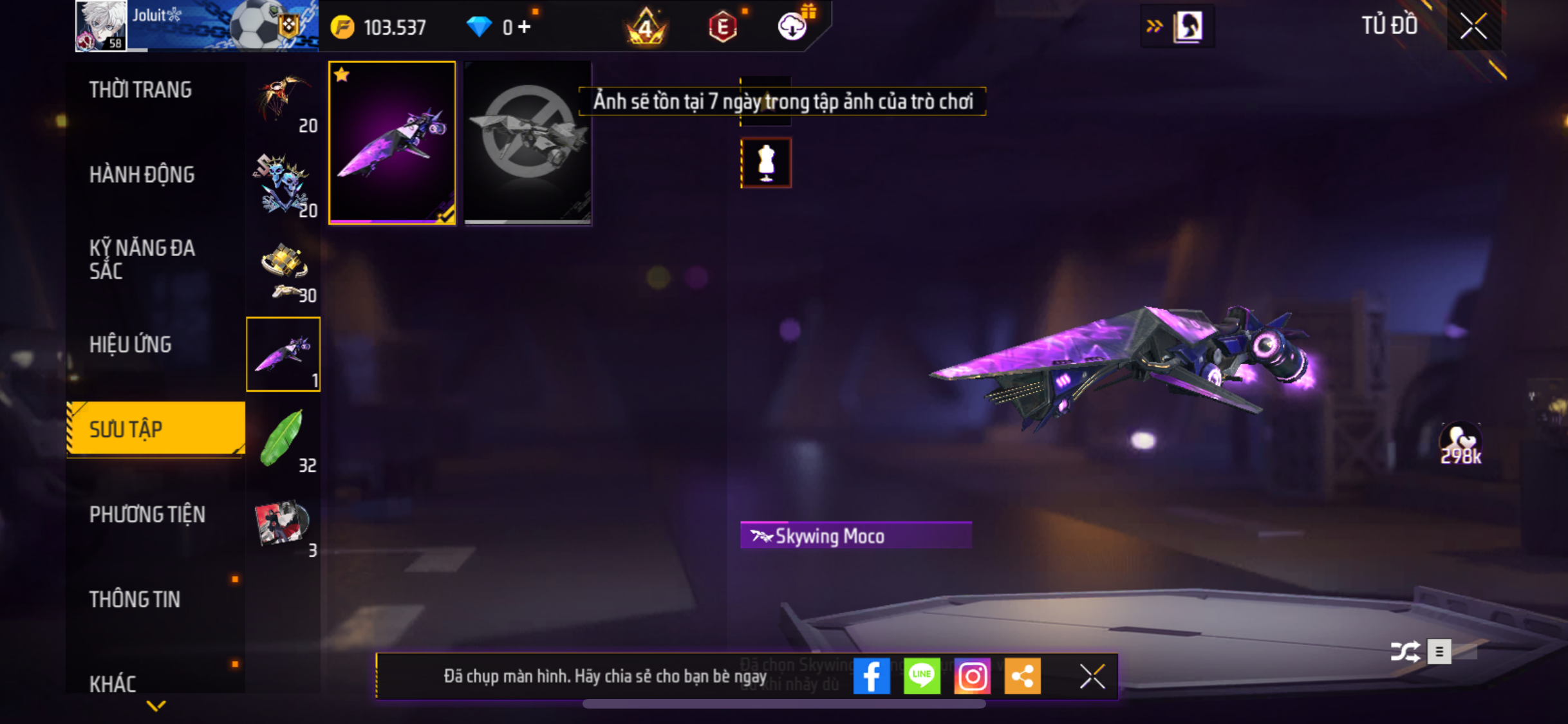This screenshot has width=1568, height=724.
Task: Select the green leaf subcategory icon
Action: 283,439
